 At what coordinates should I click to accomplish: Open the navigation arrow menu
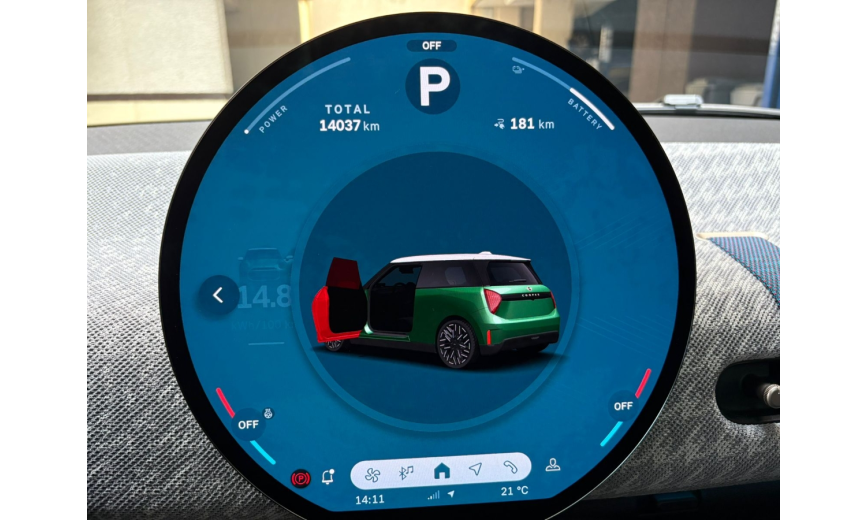point(475,469)
